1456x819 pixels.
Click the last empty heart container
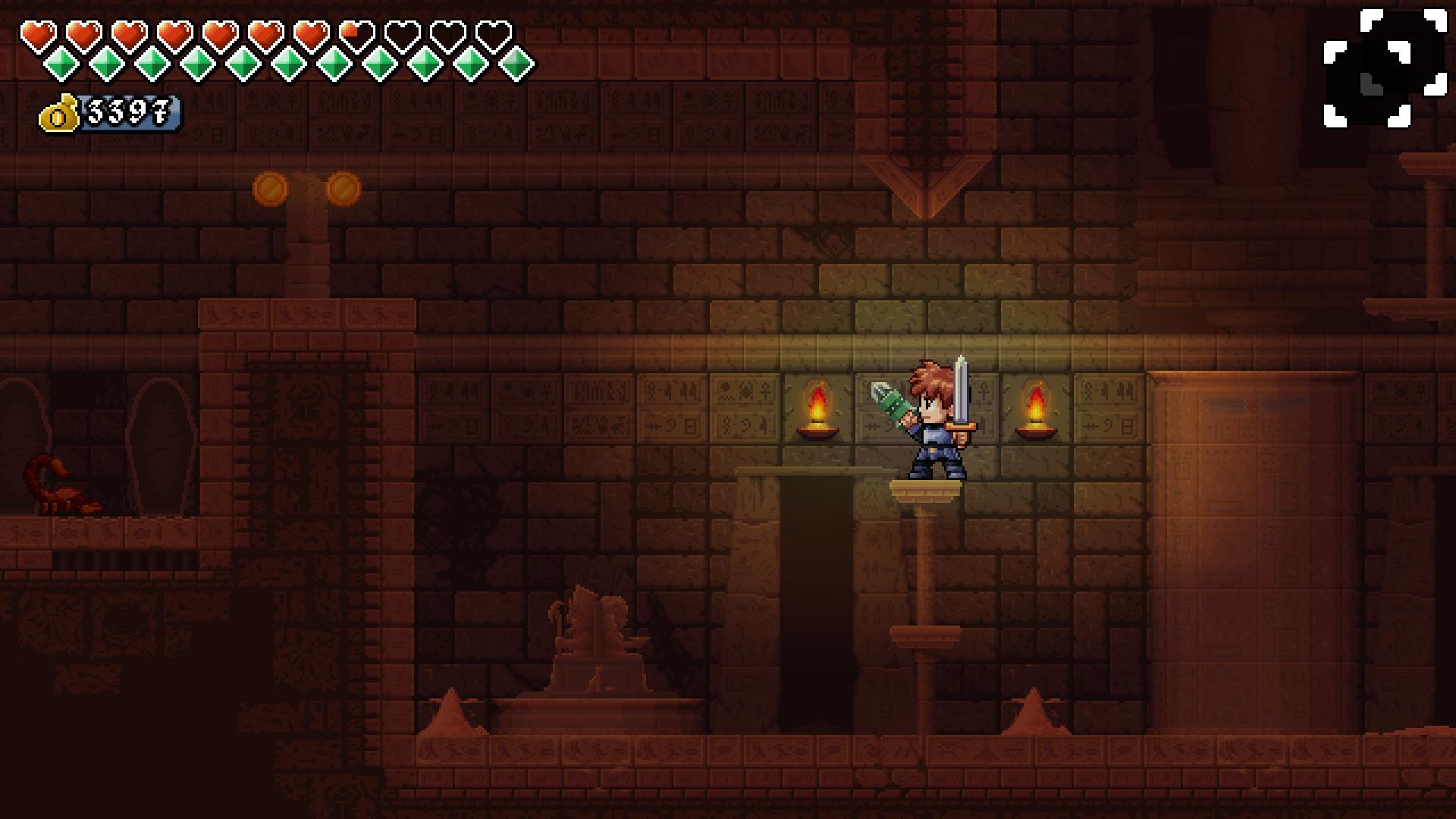pyautogui.click(x=493, y=33)
